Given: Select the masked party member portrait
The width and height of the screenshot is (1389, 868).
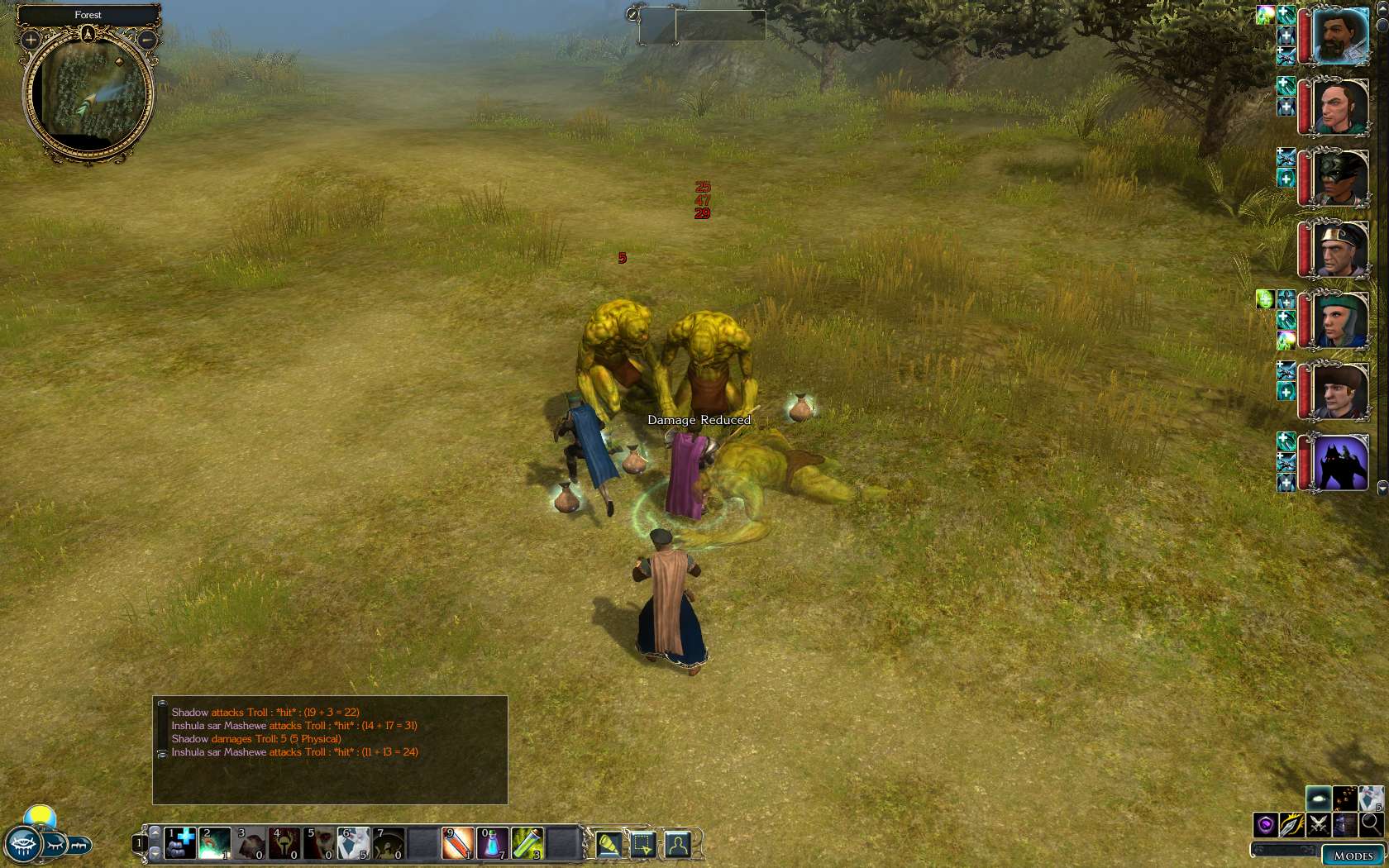Looking at the screenshot, I should pos(1339,178).
